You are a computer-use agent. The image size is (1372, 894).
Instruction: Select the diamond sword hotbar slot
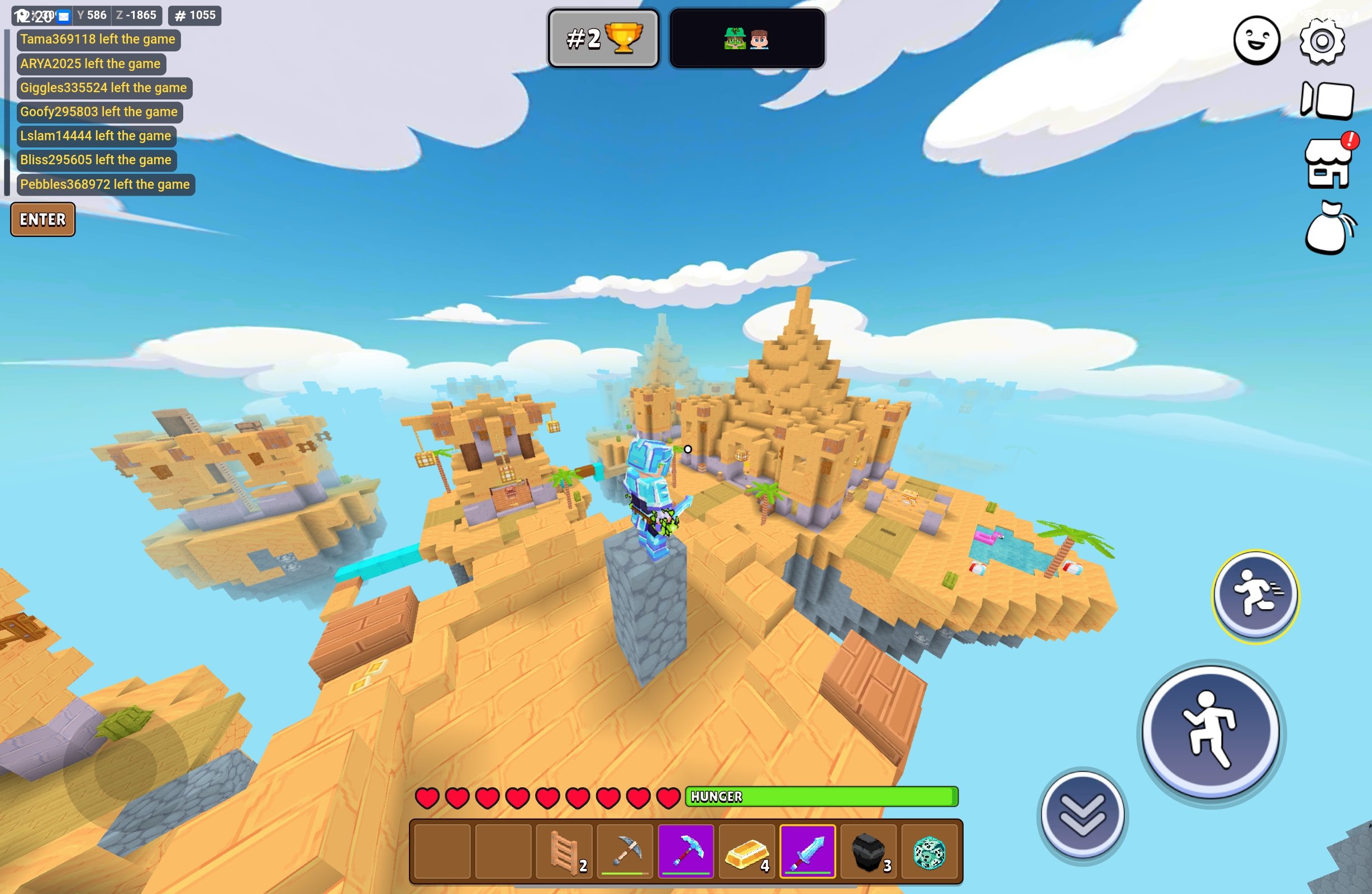(x=808, y=852)
